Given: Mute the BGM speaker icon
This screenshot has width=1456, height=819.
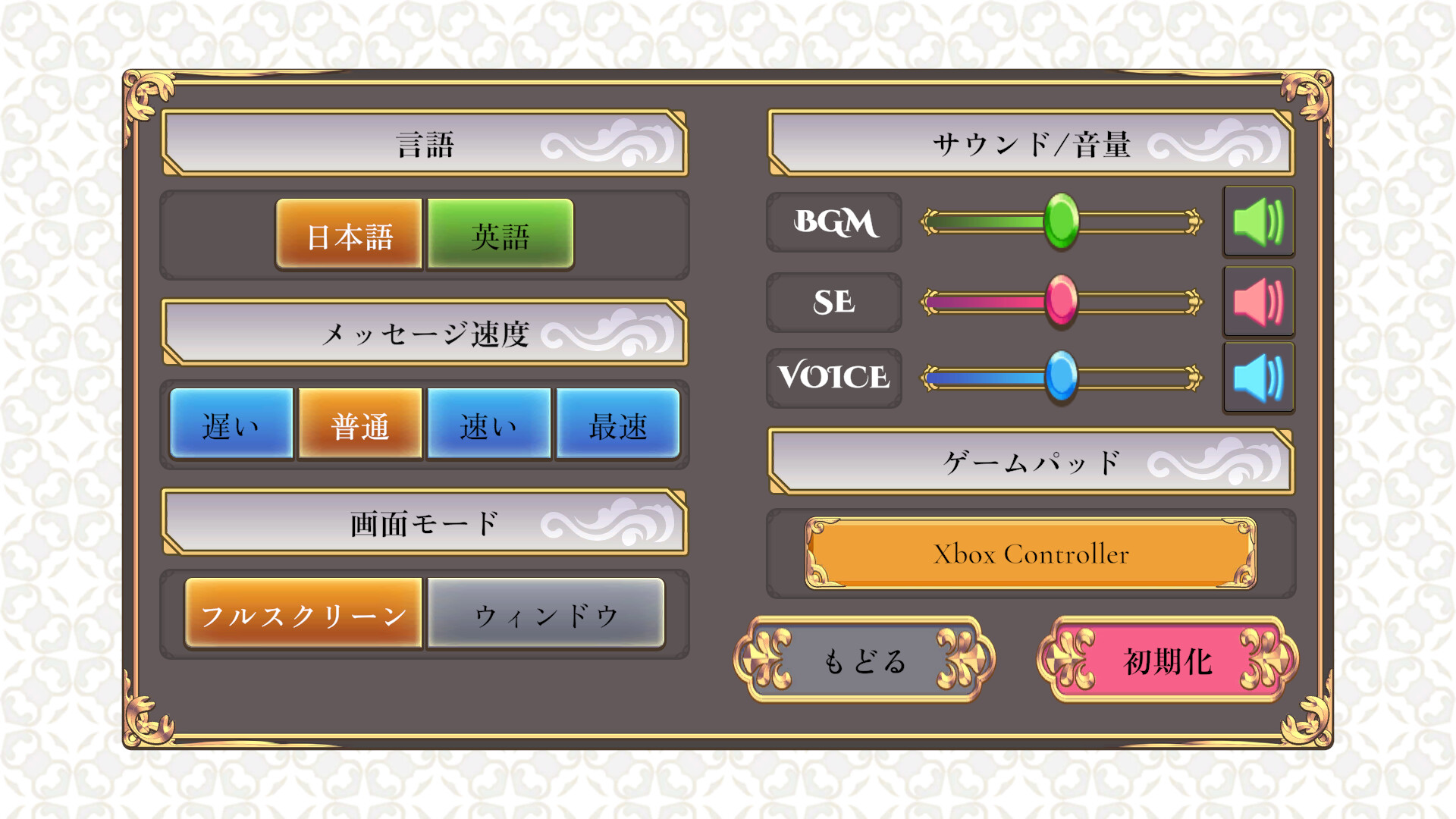Looking at the screenshot, I should pyautogui.click(x=1258, y=222).
